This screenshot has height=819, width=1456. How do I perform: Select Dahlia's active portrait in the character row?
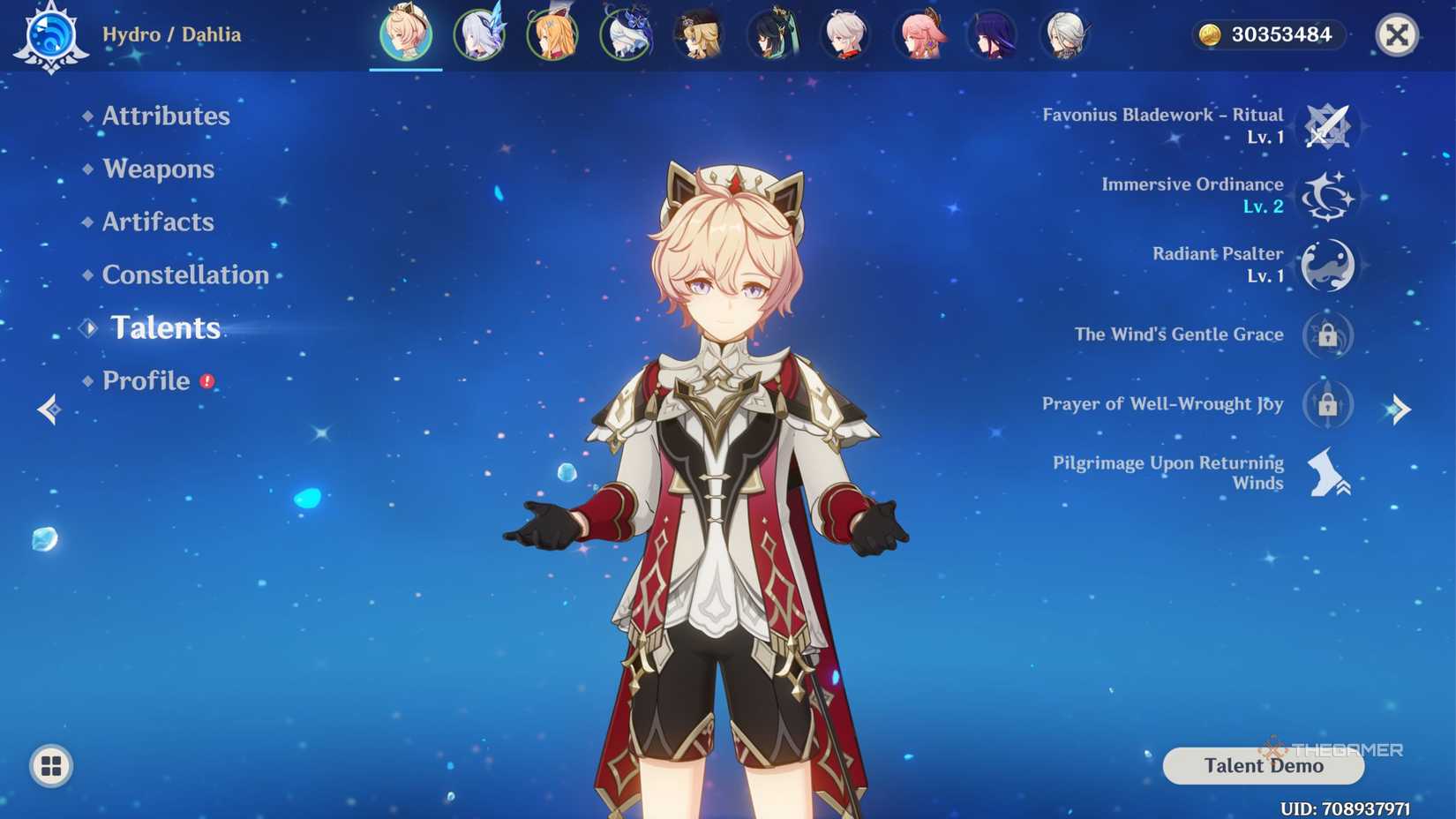click(407, 34)
